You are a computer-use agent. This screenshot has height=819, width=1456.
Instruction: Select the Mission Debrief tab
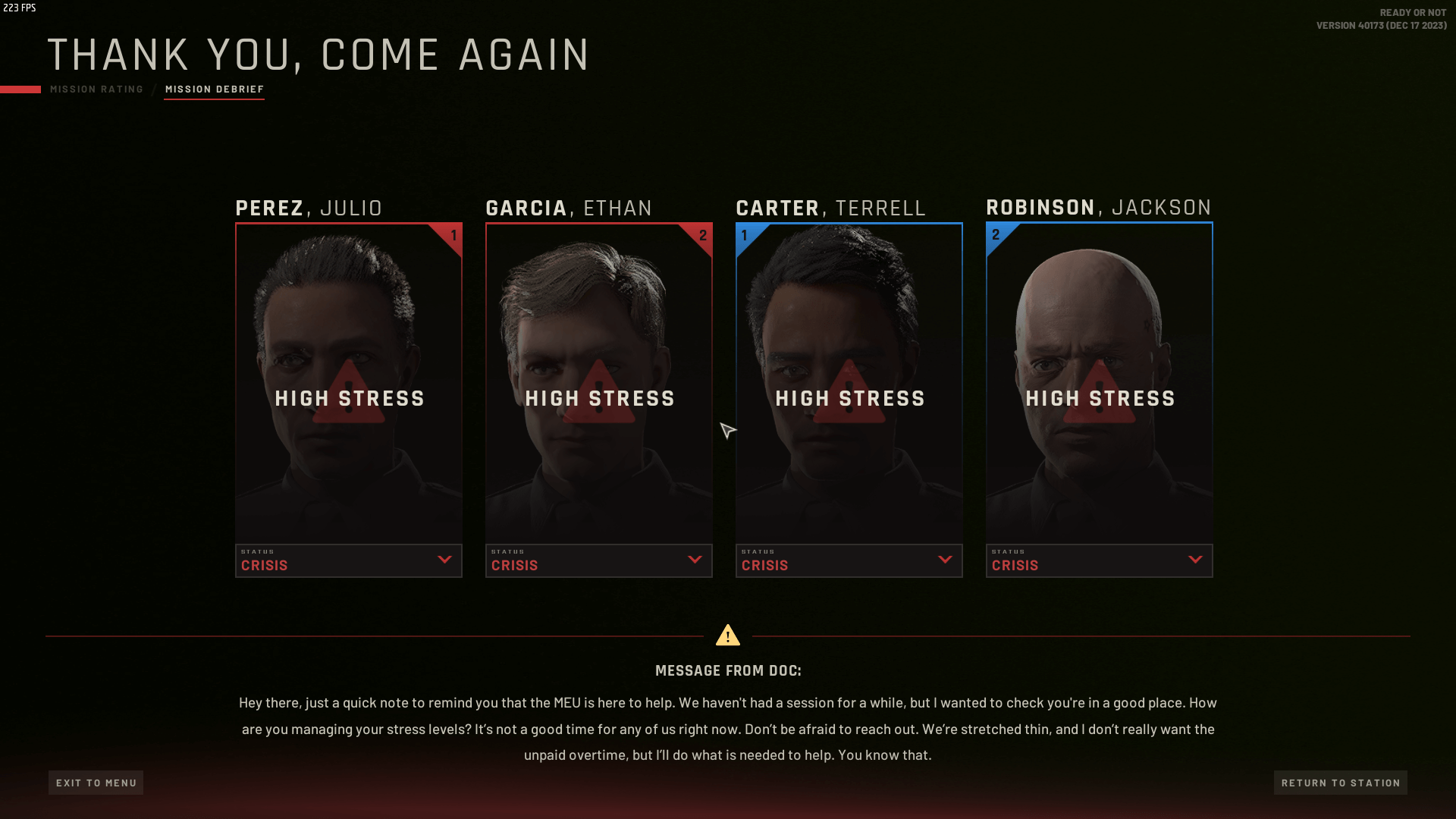[x=215, y=89]
